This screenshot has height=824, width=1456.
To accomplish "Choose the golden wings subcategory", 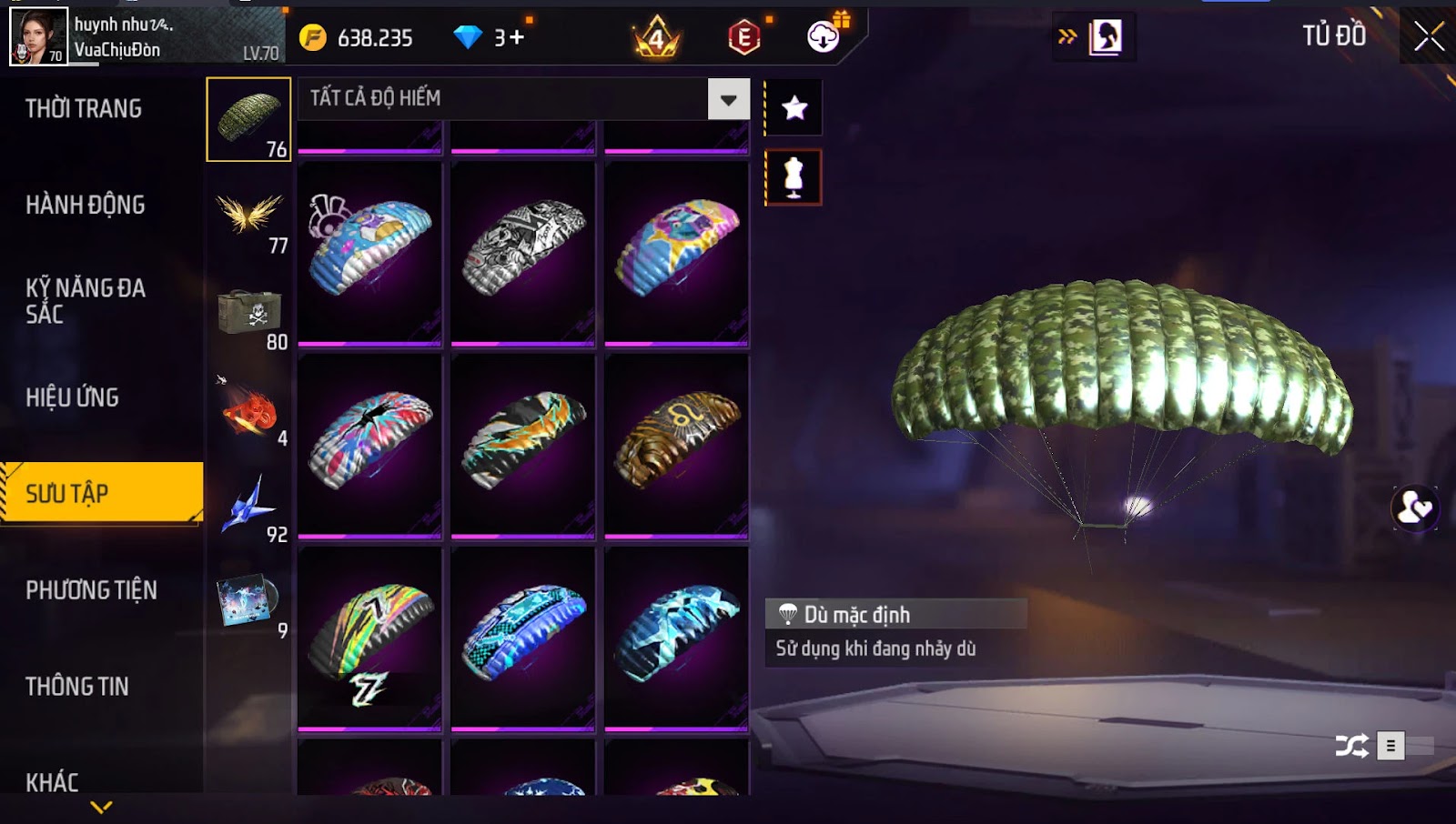I will pos(249,218).
